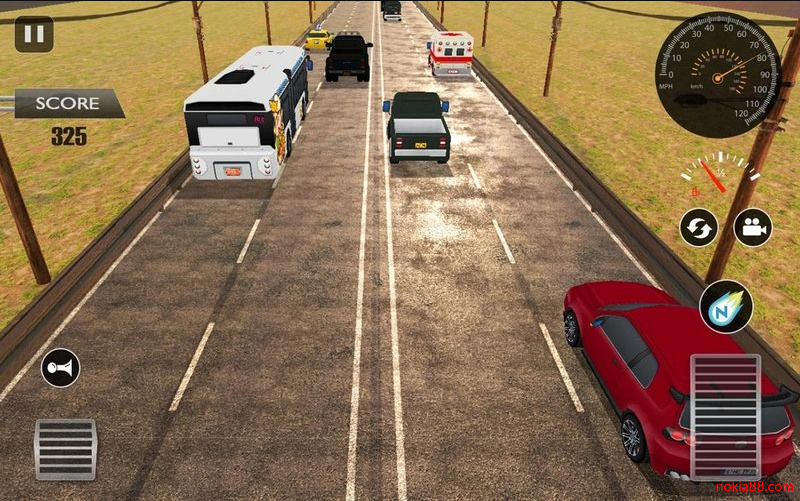Push the gas accelerator pedal

pyautogui.click(x=725, y=415)
